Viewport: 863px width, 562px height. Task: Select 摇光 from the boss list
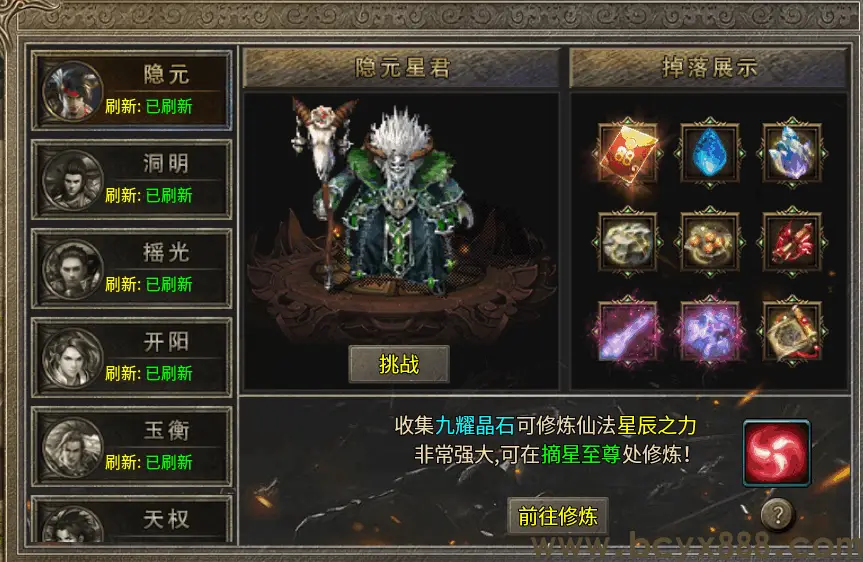(133, 268)
